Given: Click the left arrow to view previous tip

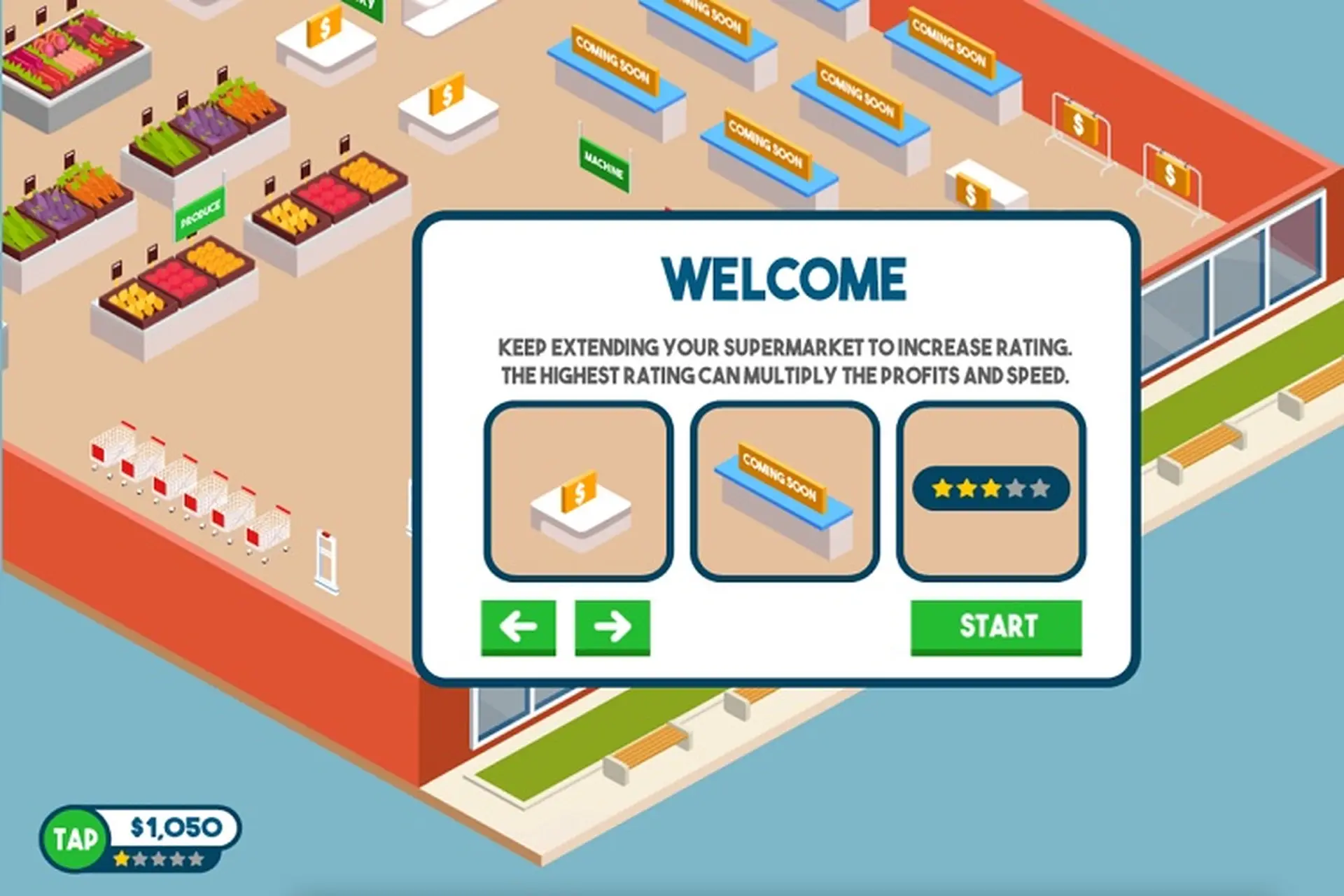Looking at the screenshot, I should coord(518,626).
